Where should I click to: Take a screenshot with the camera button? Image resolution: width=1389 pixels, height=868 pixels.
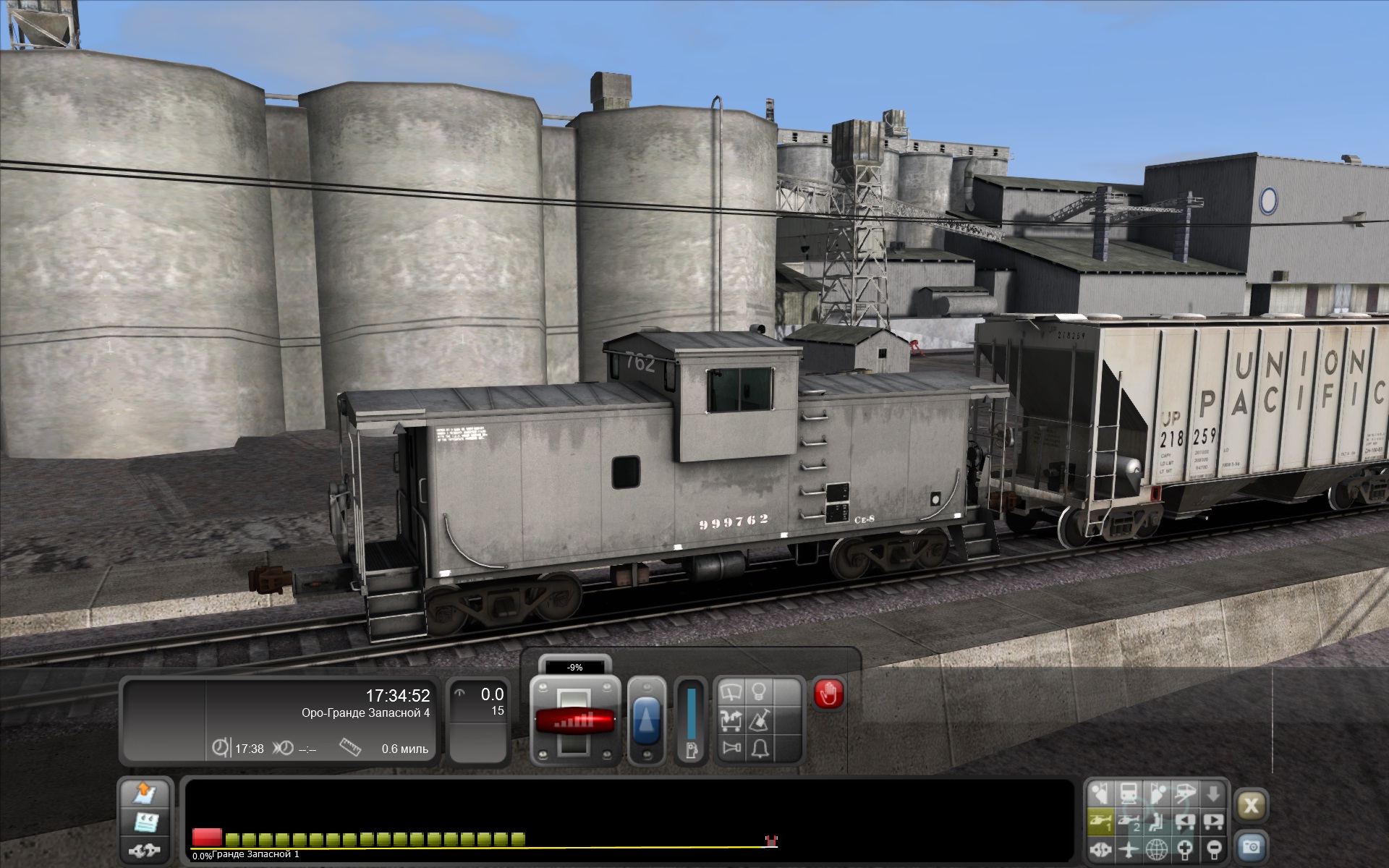click(x=1252, y=846)
